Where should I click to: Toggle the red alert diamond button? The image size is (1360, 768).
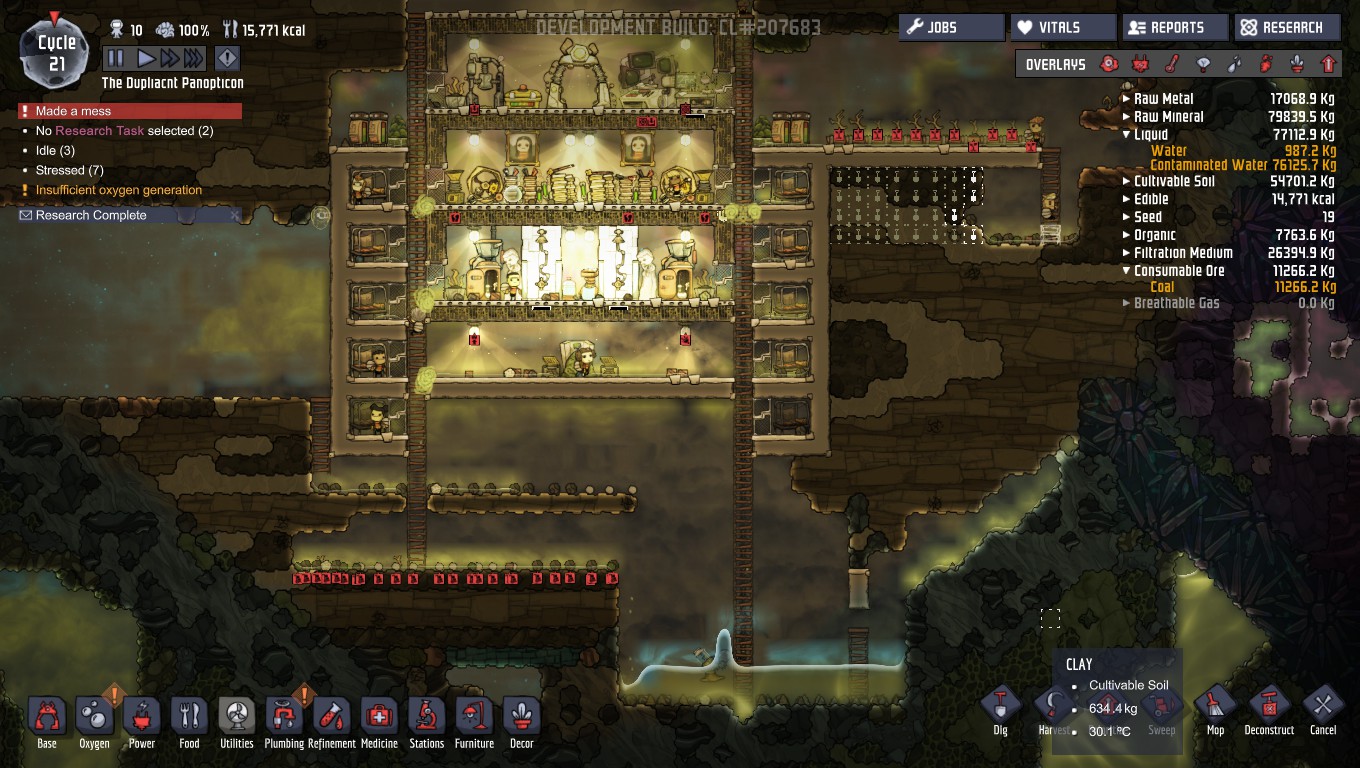227,58
